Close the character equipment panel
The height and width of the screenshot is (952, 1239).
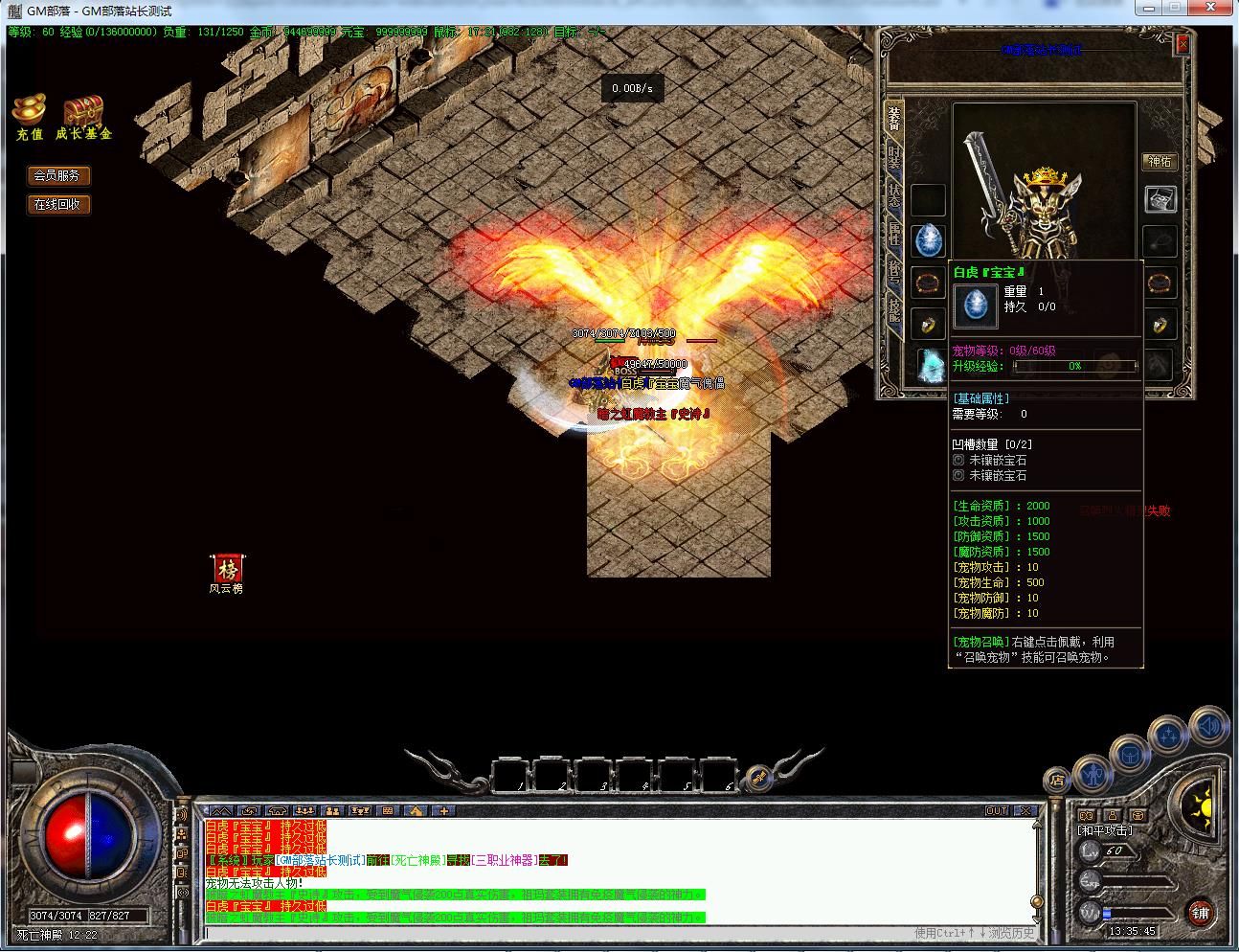(1183, 44)
